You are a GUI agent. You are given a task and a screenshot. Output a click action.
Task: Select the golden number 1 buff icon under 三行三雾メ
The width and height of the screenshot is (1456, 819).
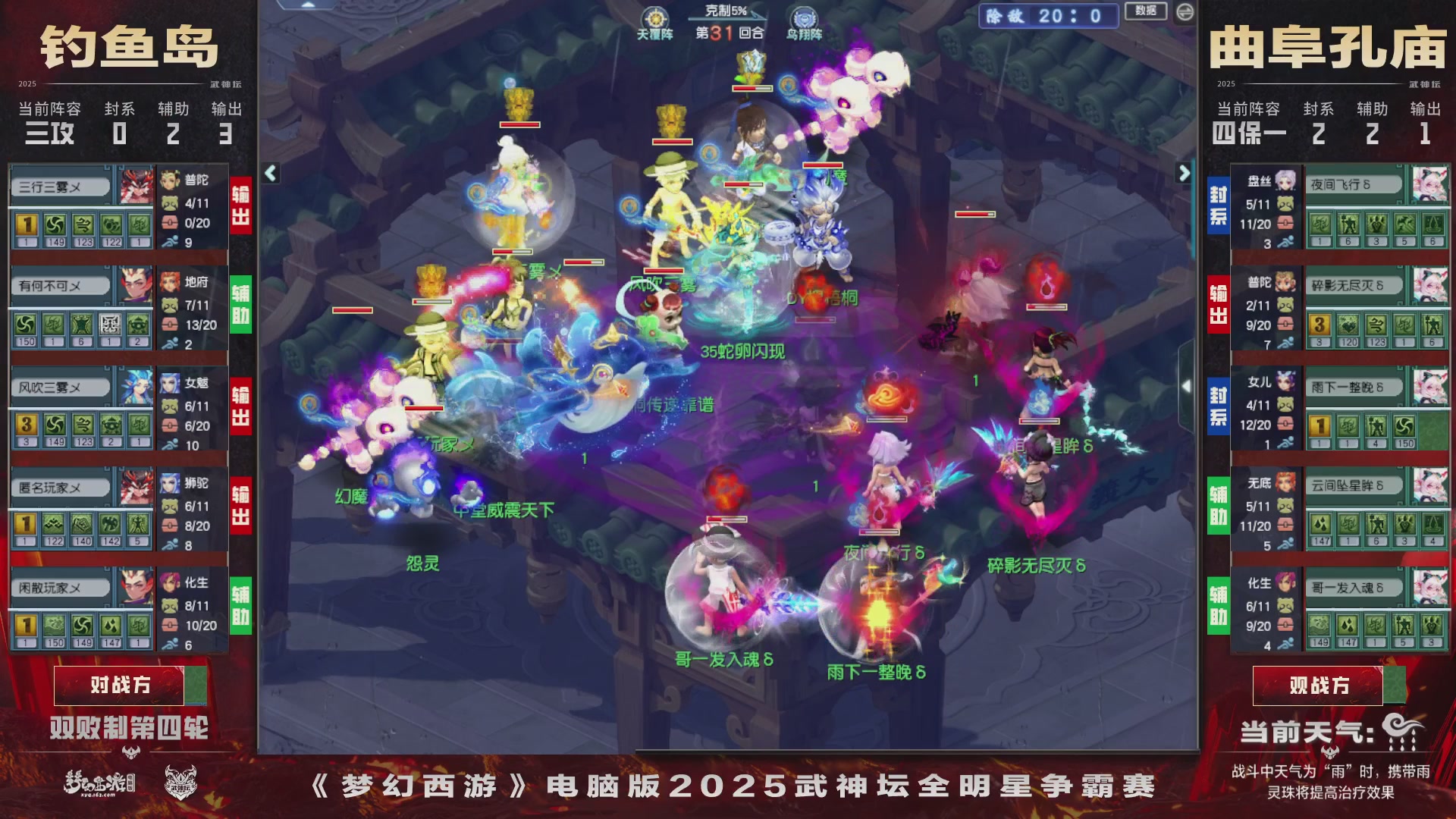27,224
